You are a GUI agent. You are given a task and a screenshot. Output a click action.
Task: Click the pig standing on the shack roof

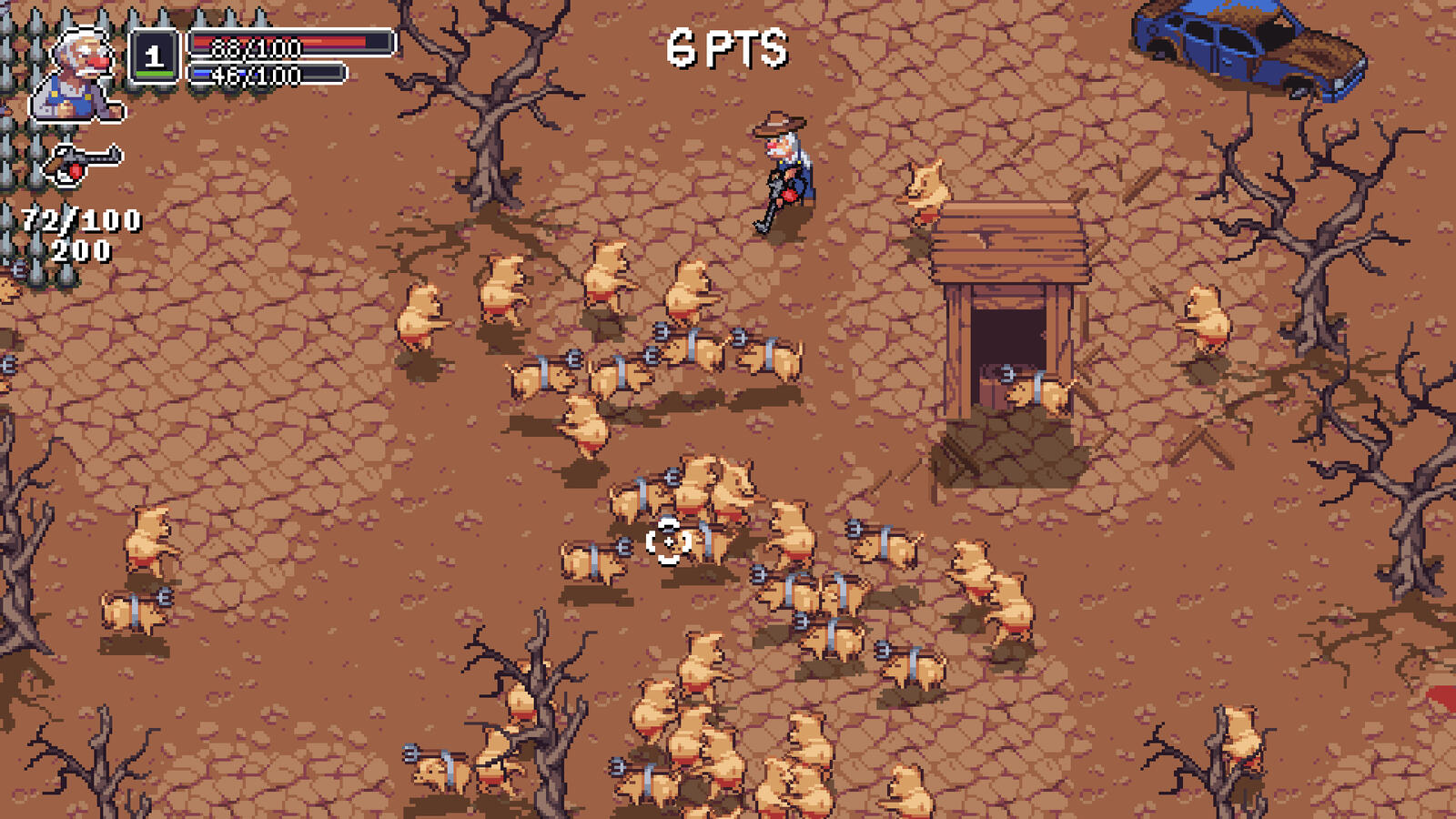pos(925,185)
